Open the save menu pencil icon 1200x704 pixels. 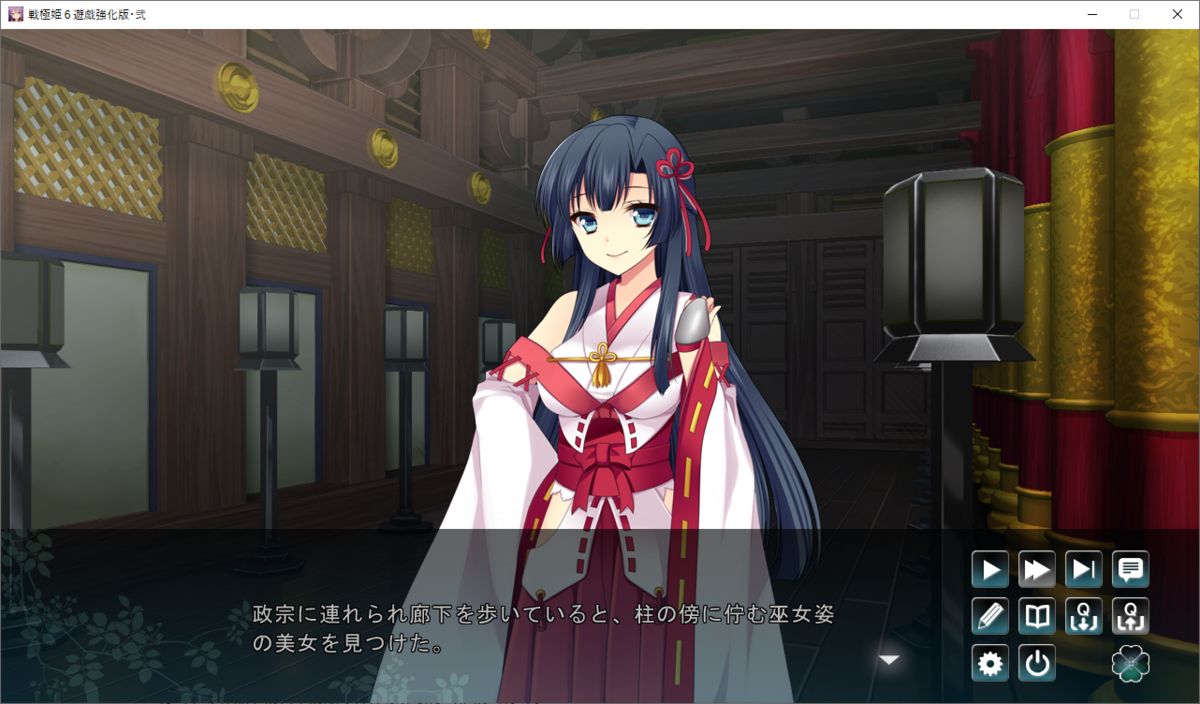click(x=990, y=616)
